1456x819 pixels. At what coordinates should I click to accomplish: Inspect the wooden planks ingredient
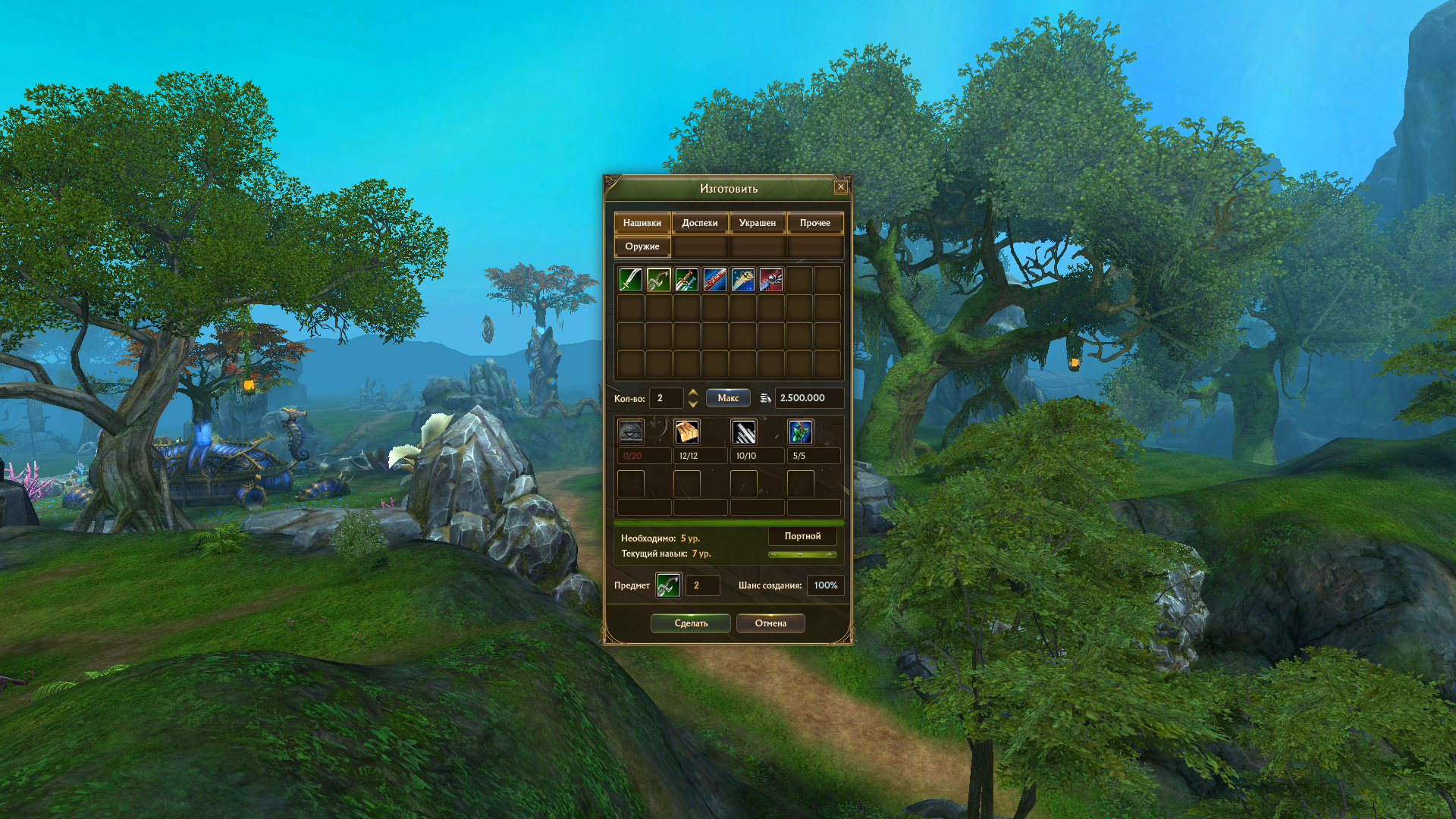coord(687,432)
